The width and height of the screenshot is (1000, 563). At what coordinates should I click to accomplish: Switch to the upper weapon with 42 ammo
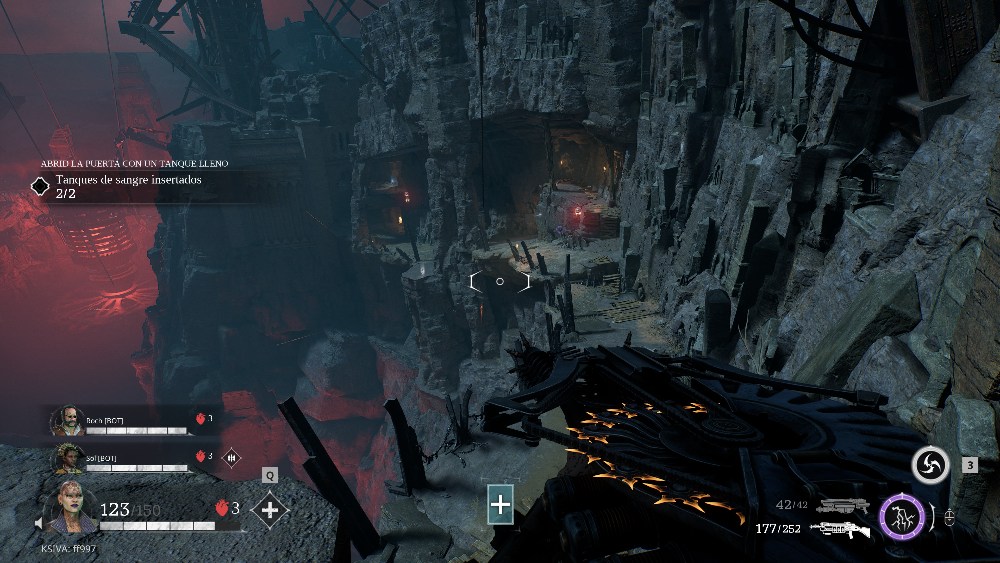pos(843,507)
